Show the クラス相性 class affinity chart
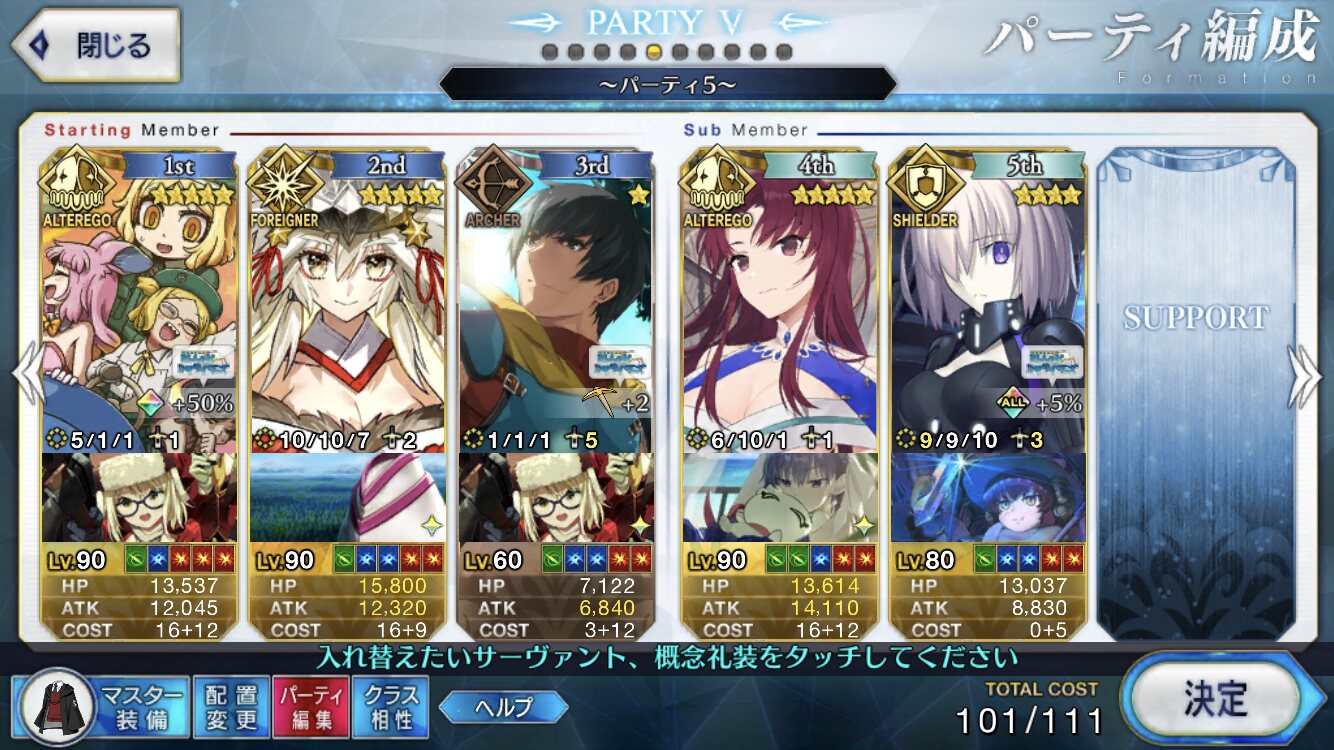 (390, 707)
